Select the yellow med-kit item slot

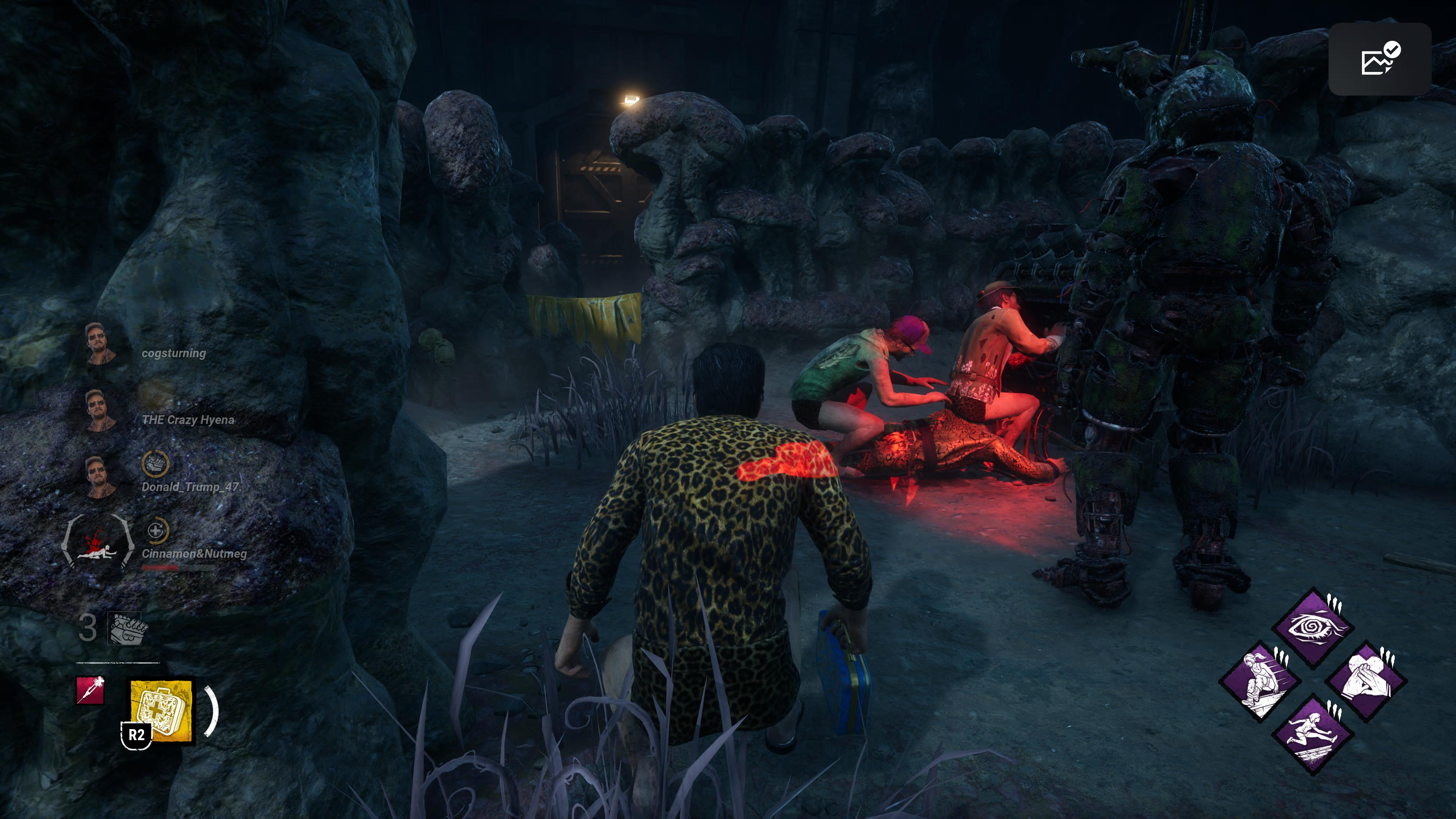pos(161,711)
